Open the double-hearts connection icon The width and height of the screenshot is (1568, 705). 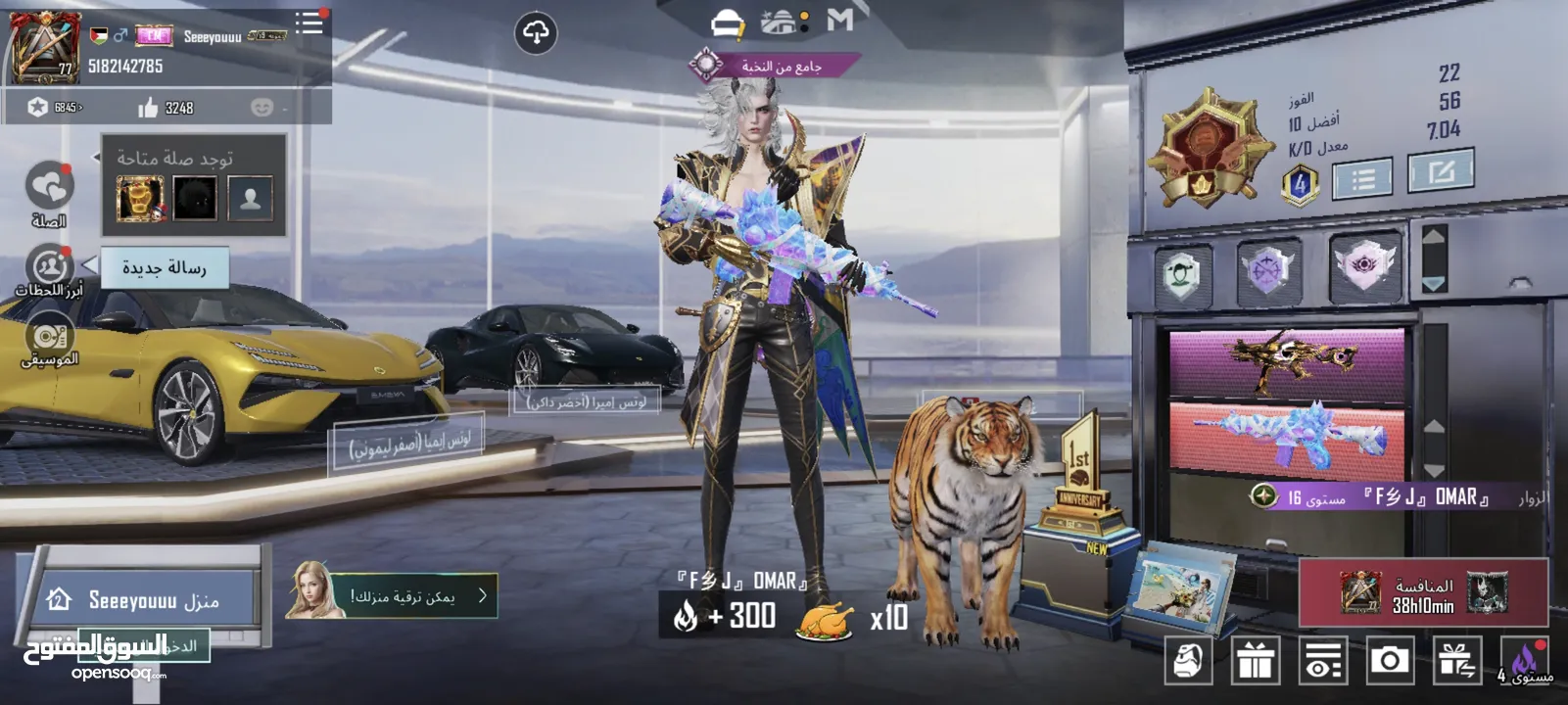click(x=49, y=186)
